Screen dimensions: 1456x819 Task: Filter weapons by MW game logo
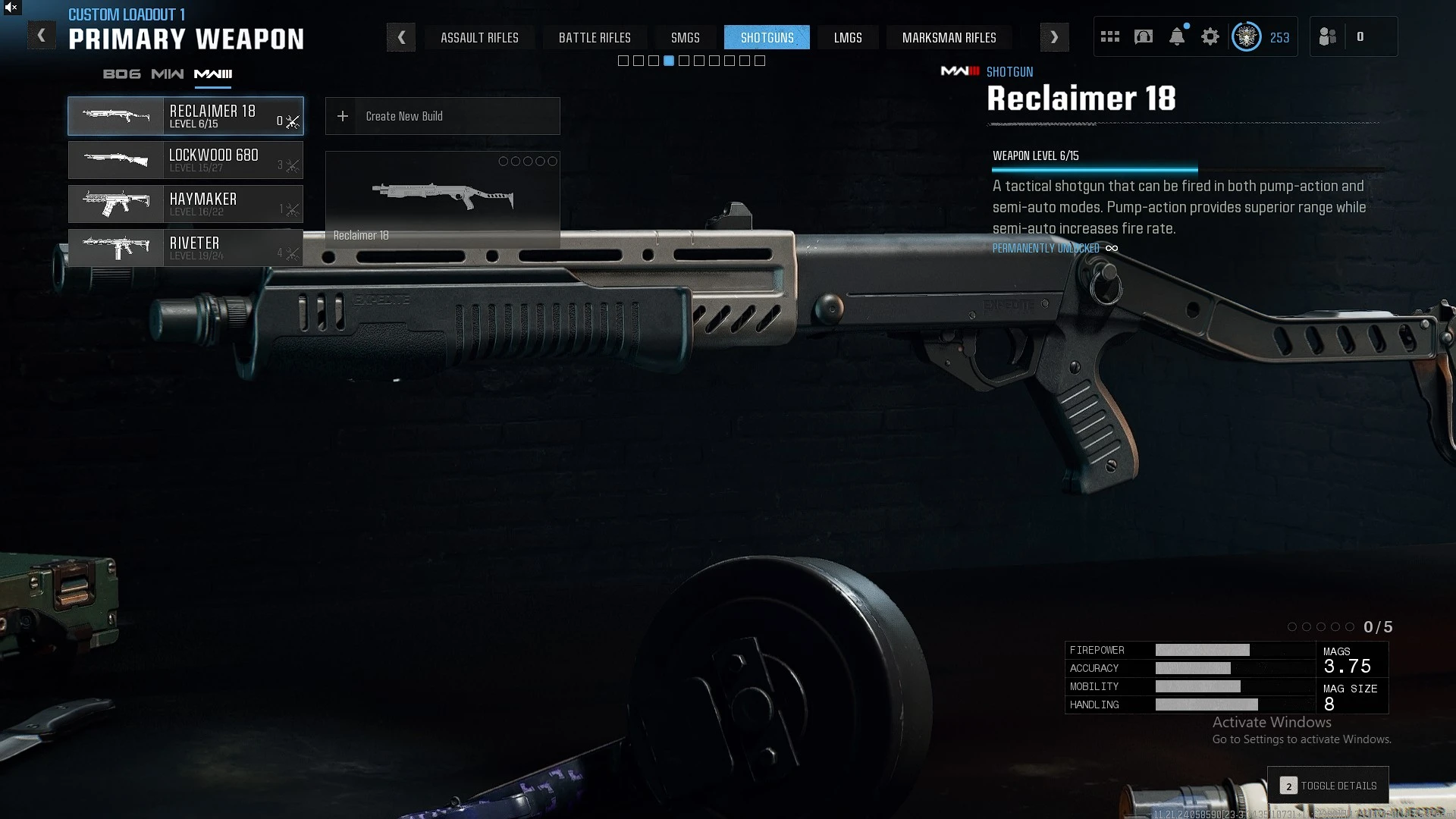pos(167,74)
